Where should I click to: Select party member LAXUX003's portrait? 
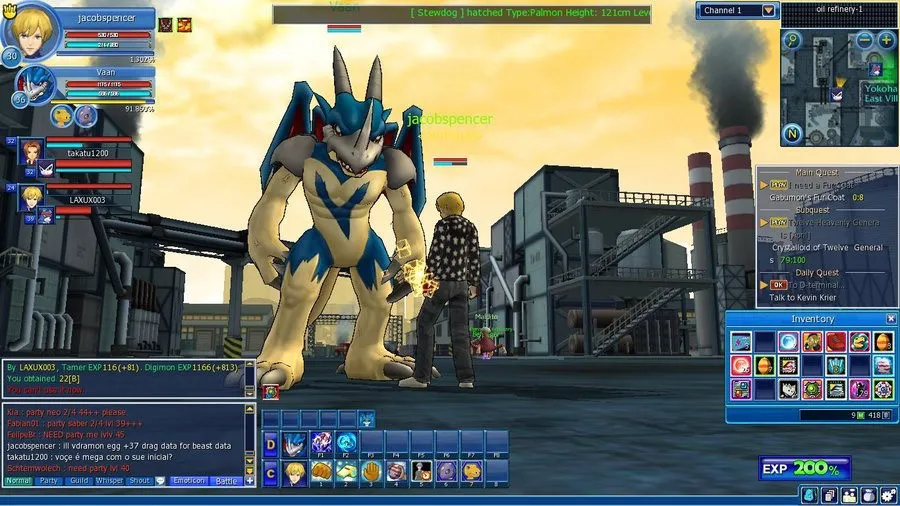point(31,196)
